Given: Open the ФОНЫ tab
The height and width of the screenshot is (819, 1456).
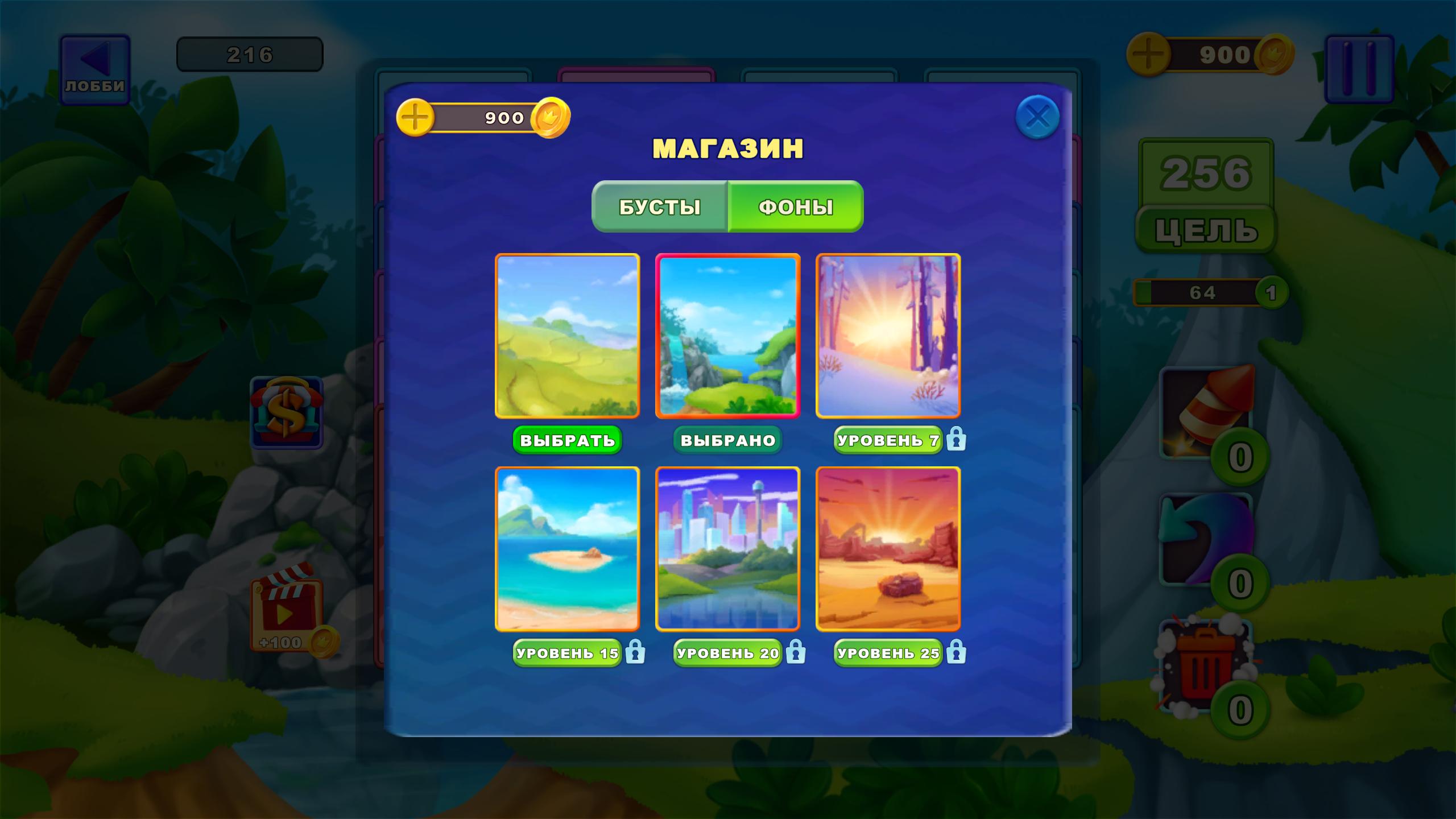Looking at the screenshot, I should (x=796, y=208).
